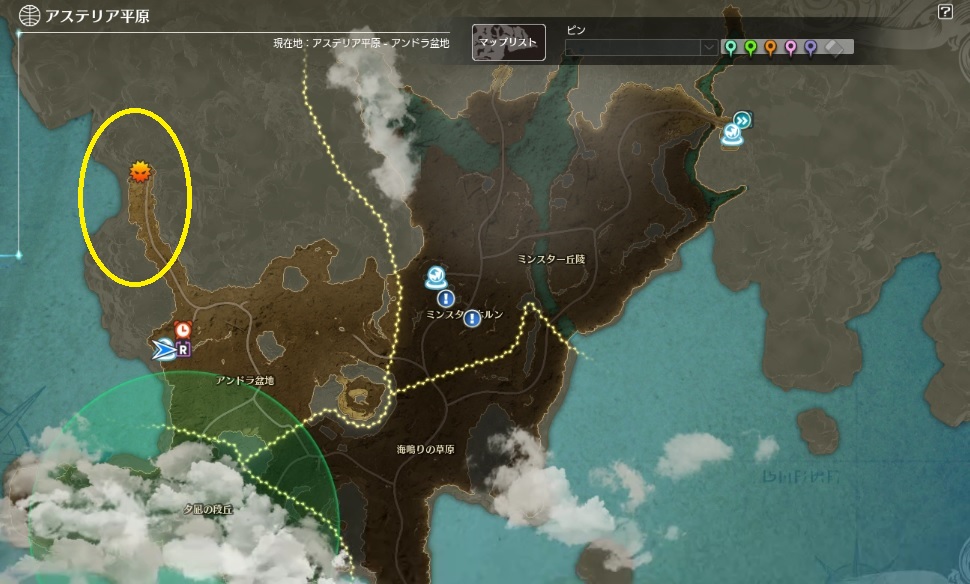970x584 pixels.
Task: Open the ピン pin dropdown
Action: click(708, 47)
